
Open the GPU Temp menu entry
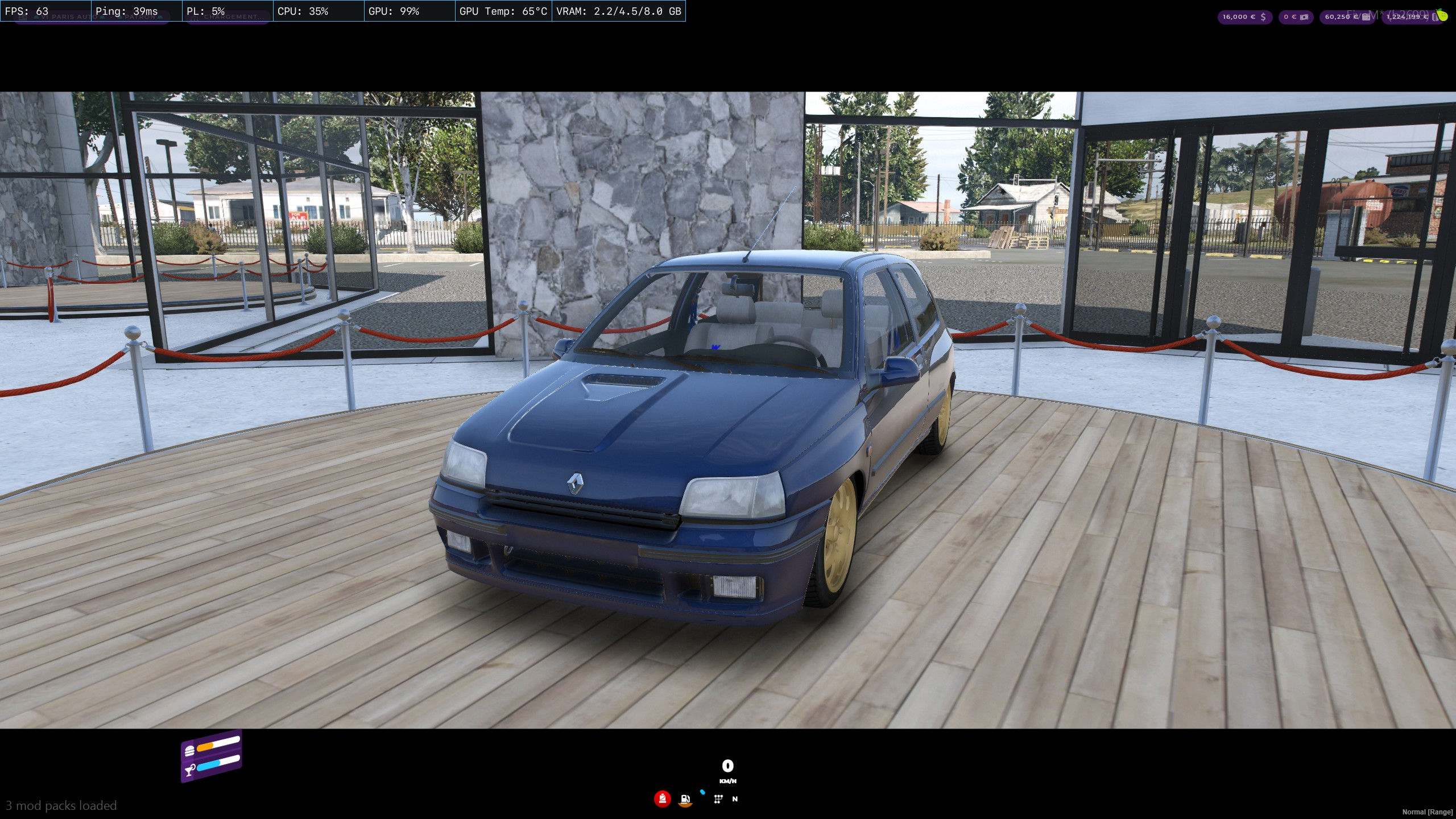point(503,11)
